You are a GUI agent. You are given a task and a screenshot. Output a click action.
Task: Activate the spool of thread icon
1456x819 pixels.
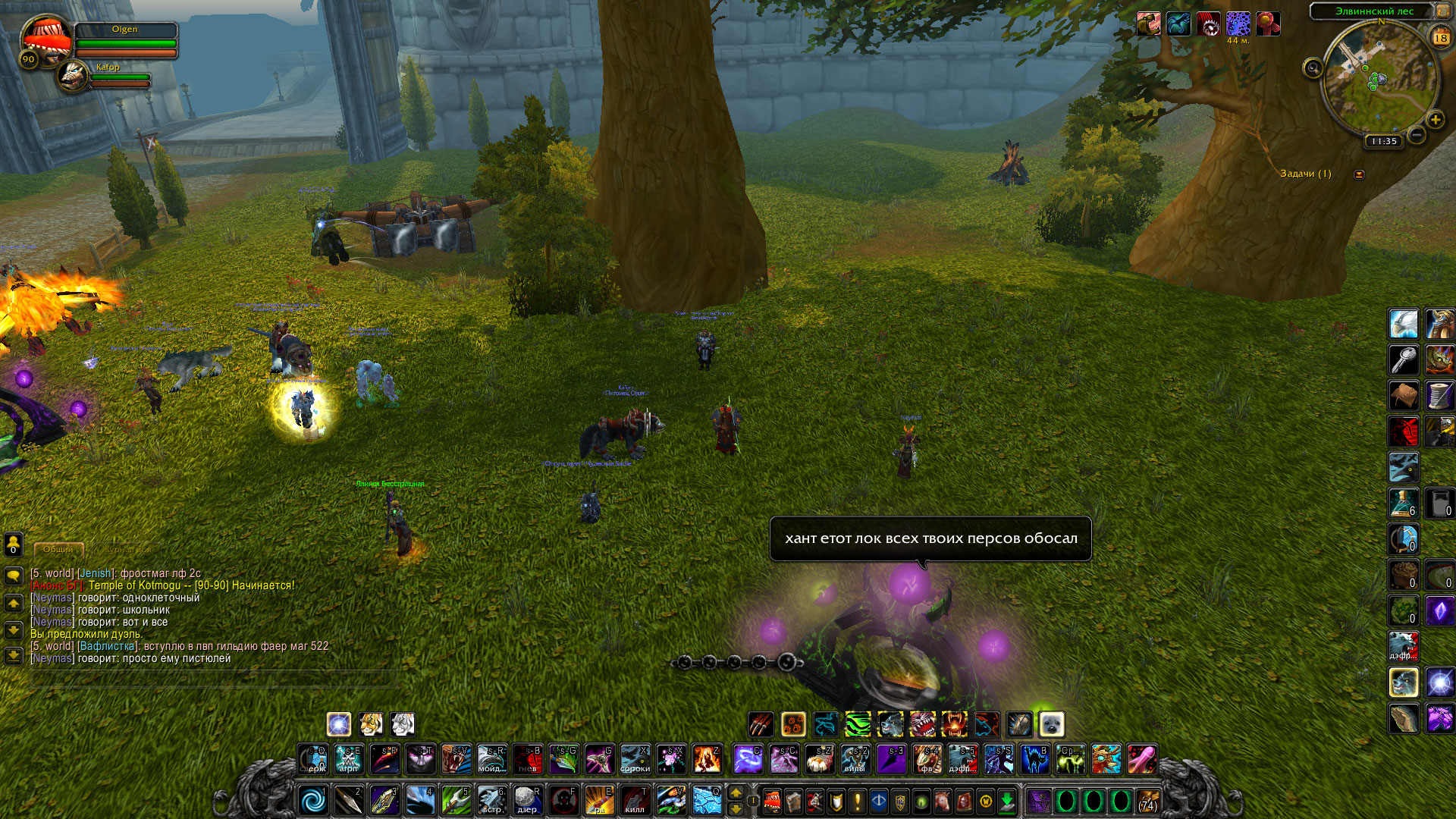tap(1439, 395)
